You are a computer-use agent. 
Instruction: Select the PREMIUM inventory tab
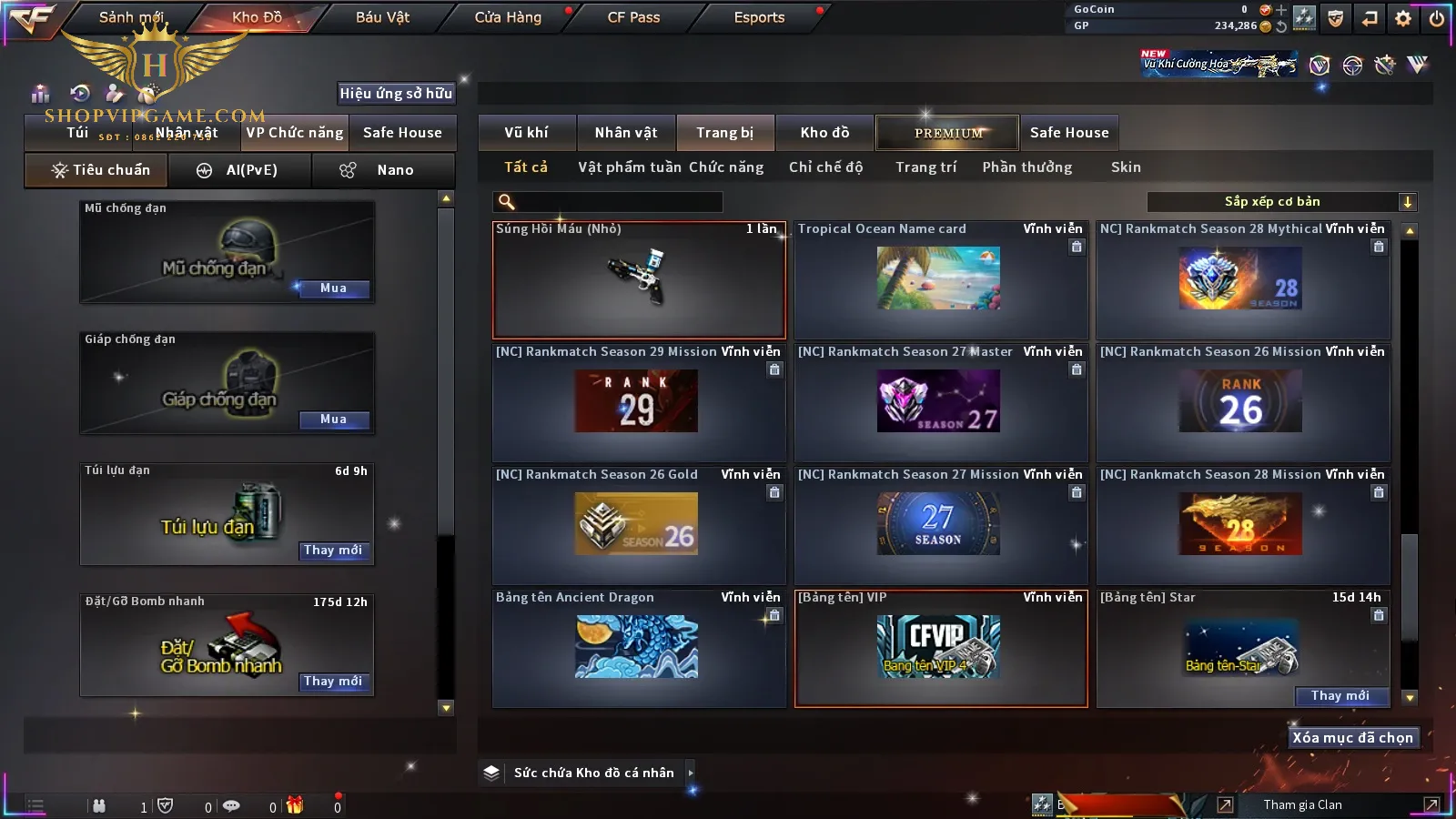[948, 133]
